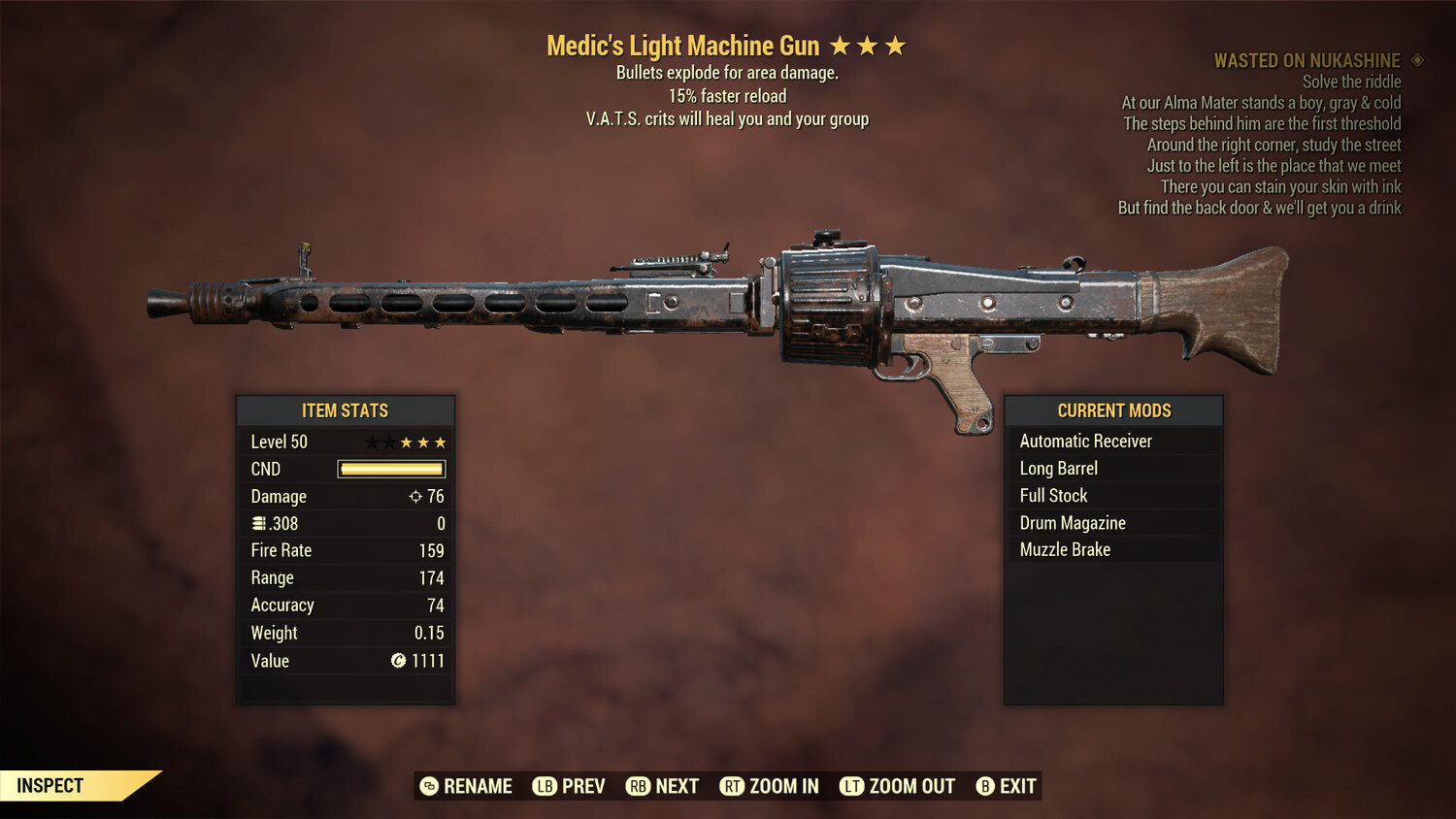1456x819 pixels.
Task: Click the LB button icon next to PREV
Action: 545,786
